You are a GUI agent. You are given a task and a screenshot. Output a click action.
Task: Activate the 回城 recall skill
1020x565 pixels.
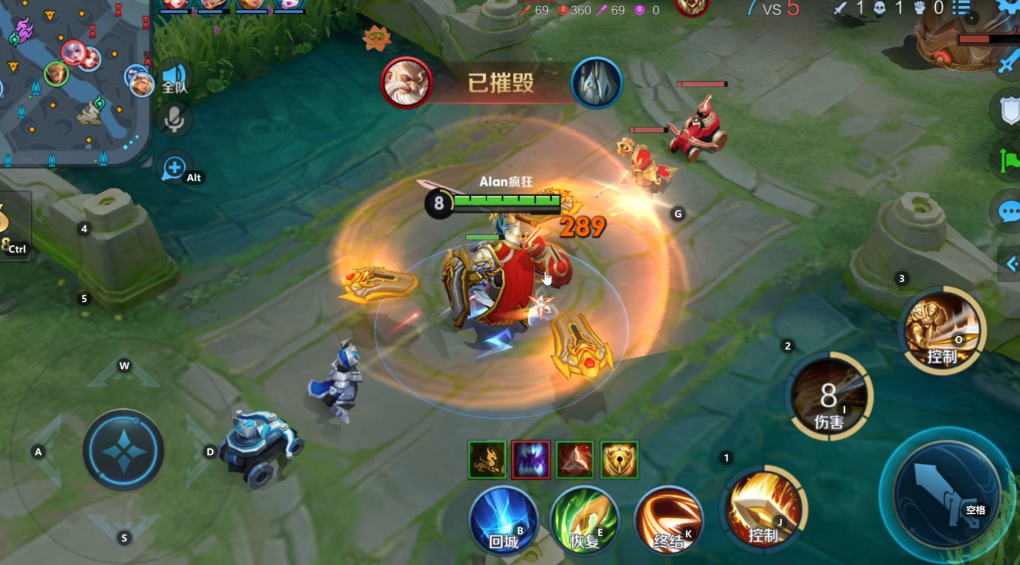pos(503,520)
